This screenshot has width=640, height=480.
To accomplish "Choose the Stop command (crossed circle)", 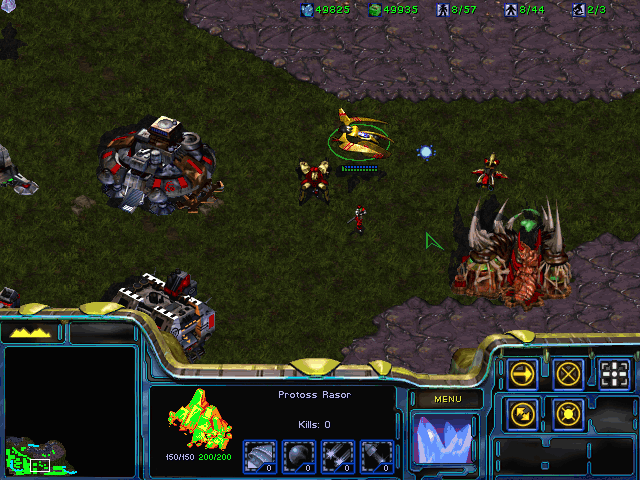I will pos(569,374).
